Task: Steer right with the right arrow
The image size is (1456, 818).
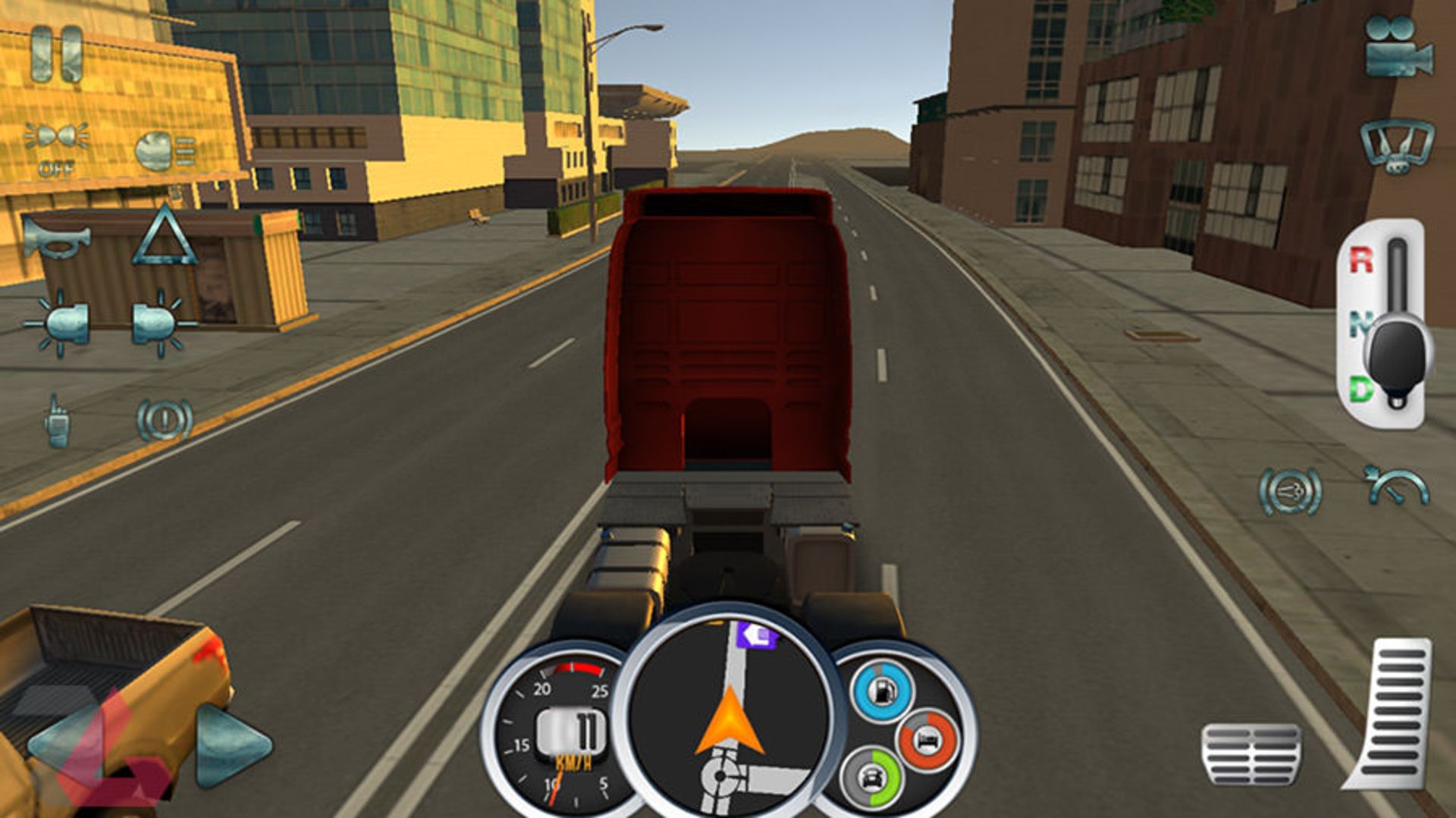Action: pyautogui.click(x=231, y=745)
